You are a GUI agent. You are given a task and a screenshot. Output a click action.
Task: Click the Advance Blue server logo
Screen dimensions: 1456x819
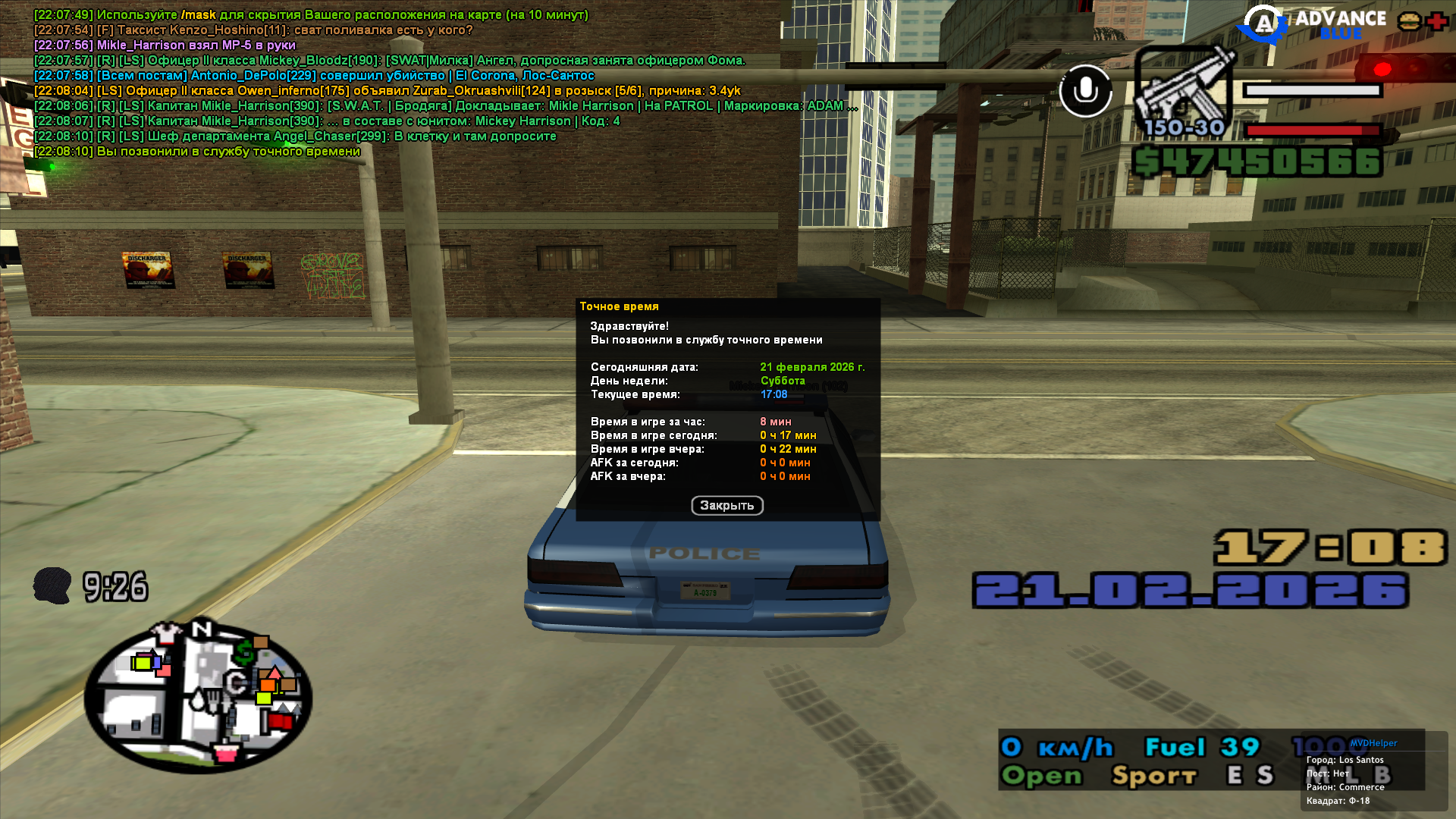1313,24
